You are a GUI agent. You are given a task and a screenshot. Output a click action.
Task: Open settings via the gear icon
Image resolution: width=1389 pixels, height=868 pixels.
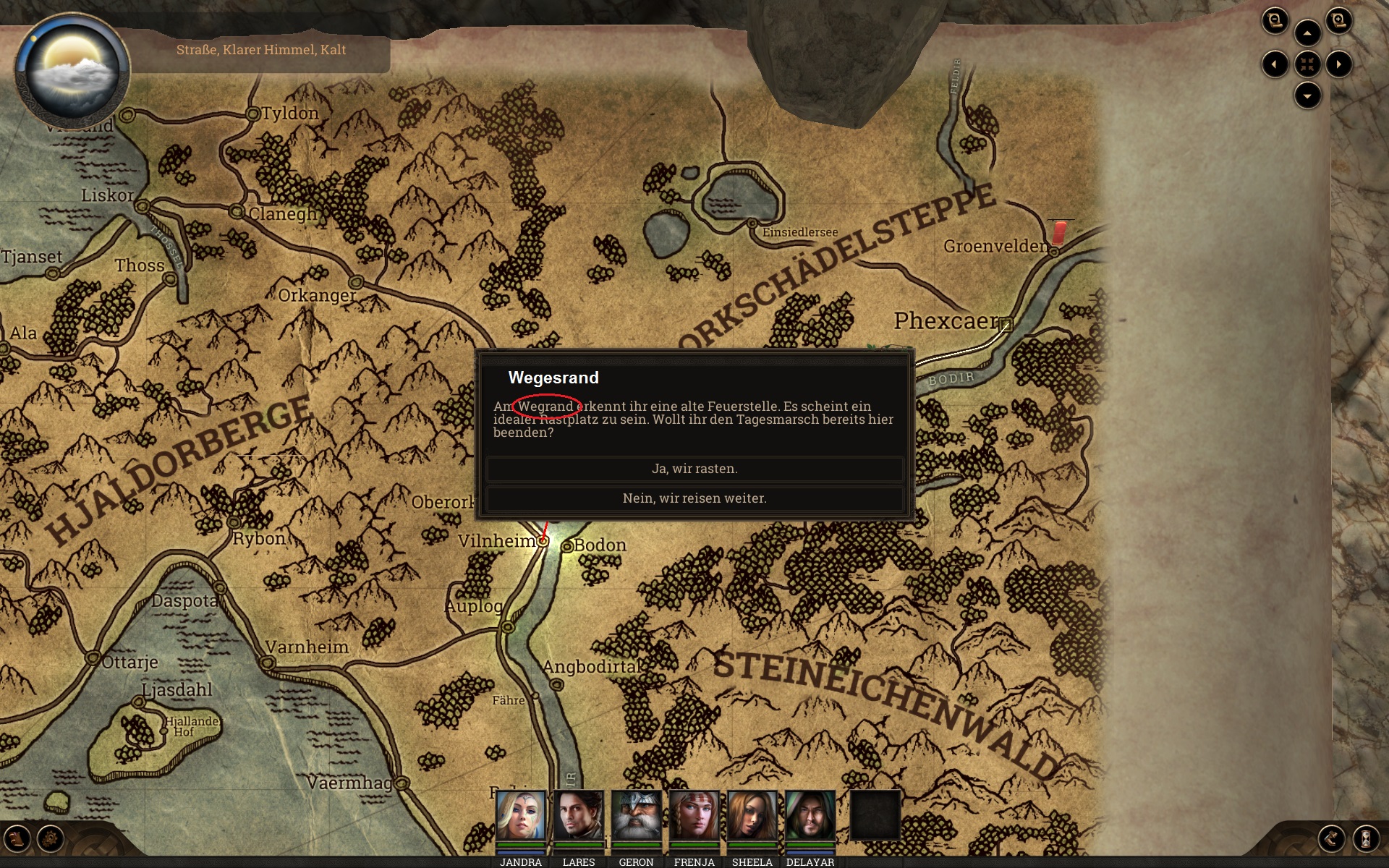[x=51, y=839]
